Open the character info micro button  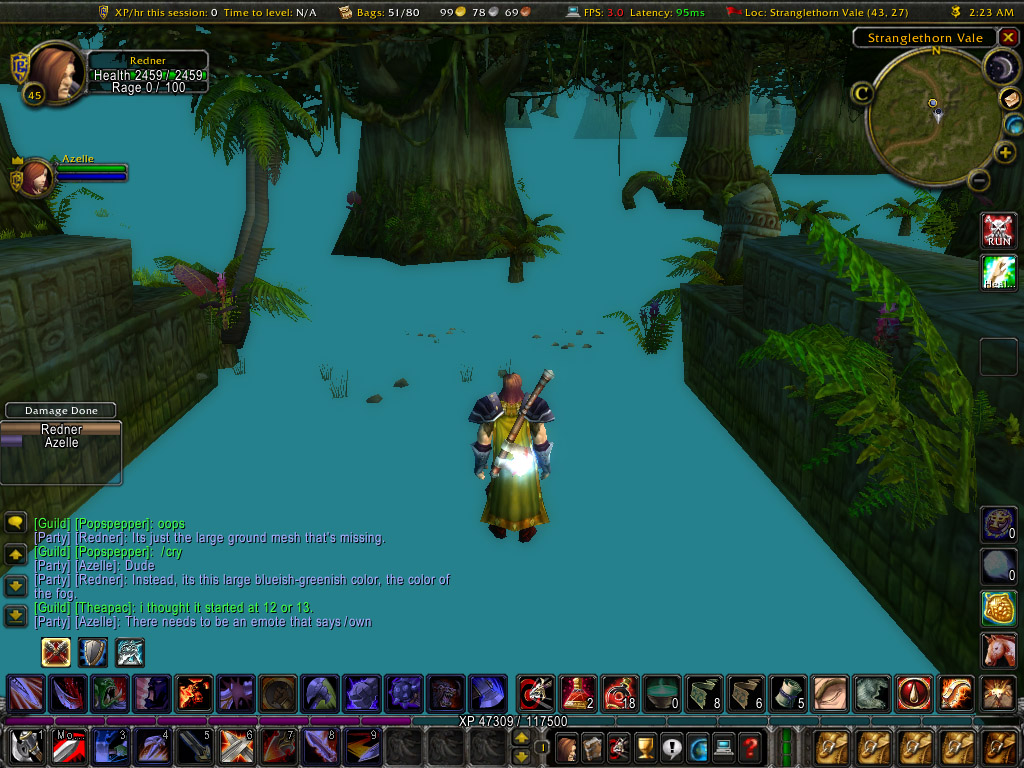(567, 746)
